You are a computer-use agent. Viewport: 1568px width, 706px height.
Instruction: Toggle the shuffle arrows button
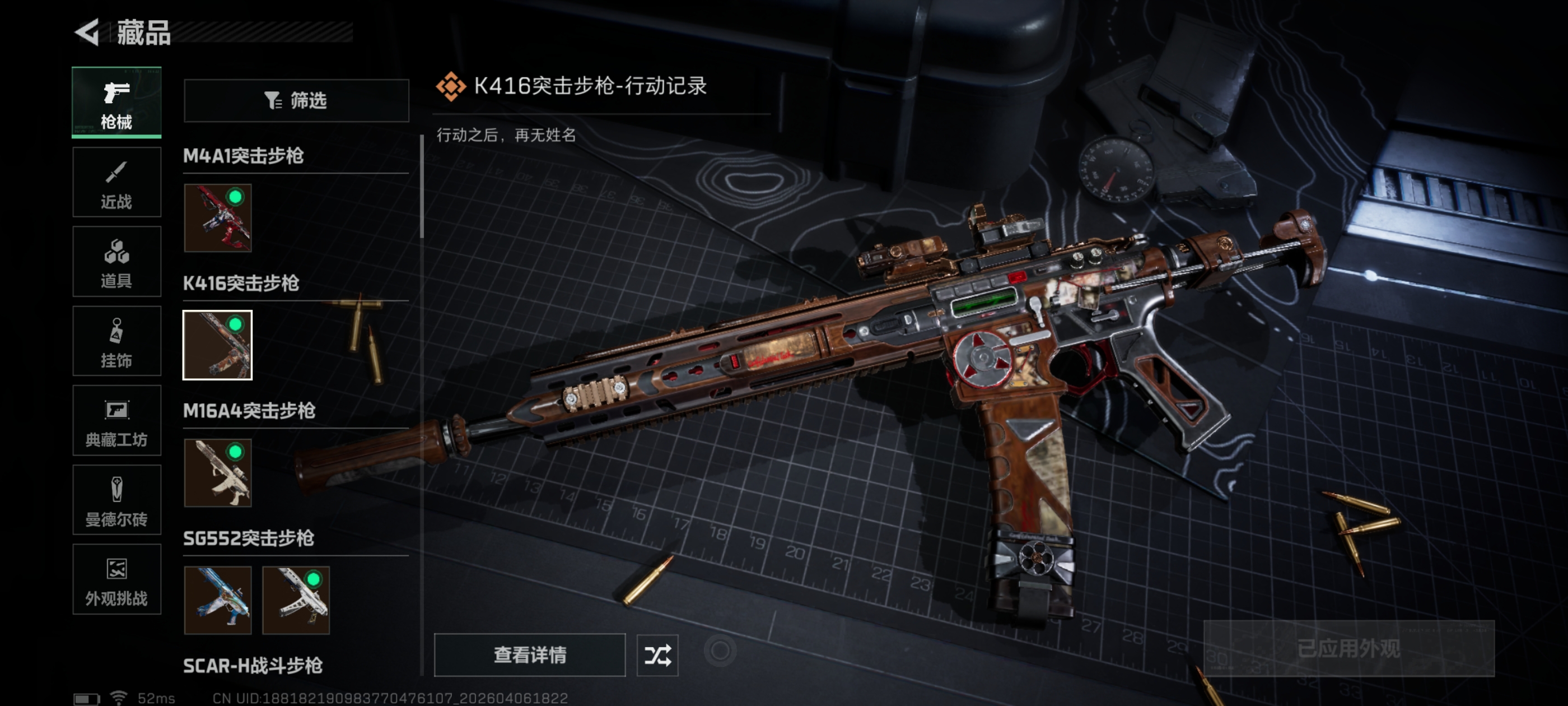(657, 655)
